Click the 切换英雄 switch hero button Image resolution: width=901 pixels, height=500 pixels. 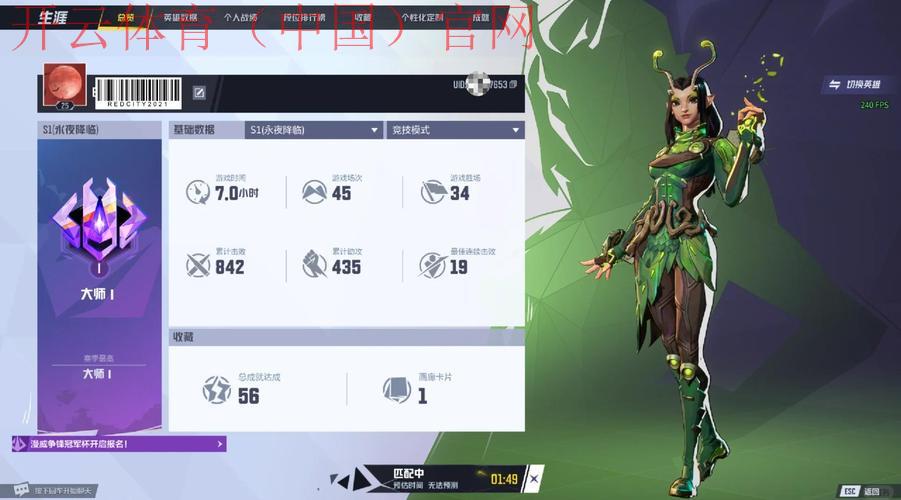pos(850,85)
